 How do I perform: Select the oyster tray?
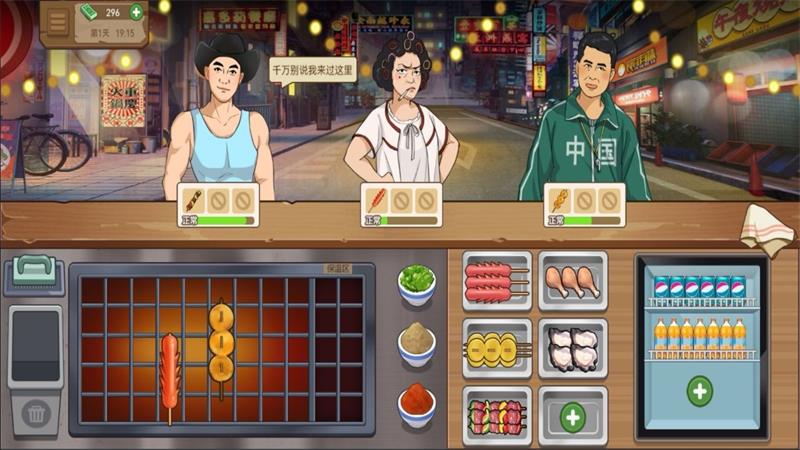(x=573, y=349)
